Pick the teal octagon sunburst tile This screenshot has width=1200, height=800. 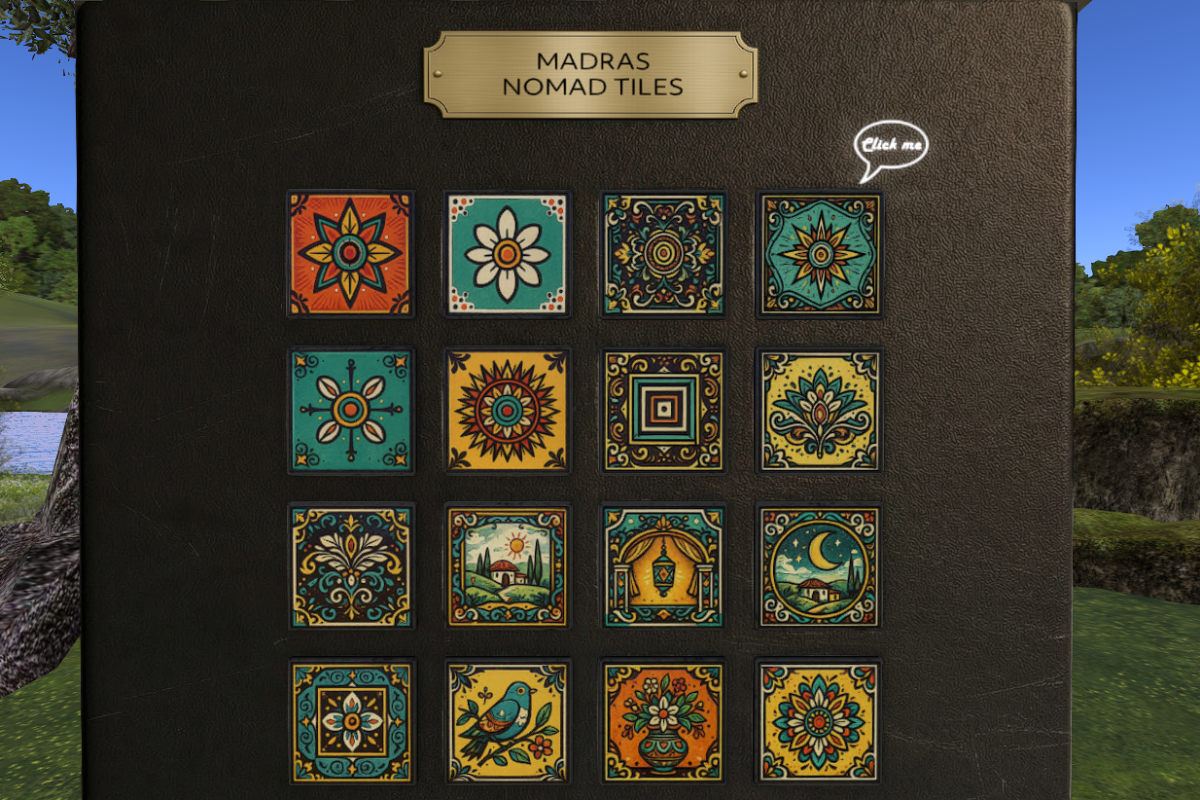820,254
